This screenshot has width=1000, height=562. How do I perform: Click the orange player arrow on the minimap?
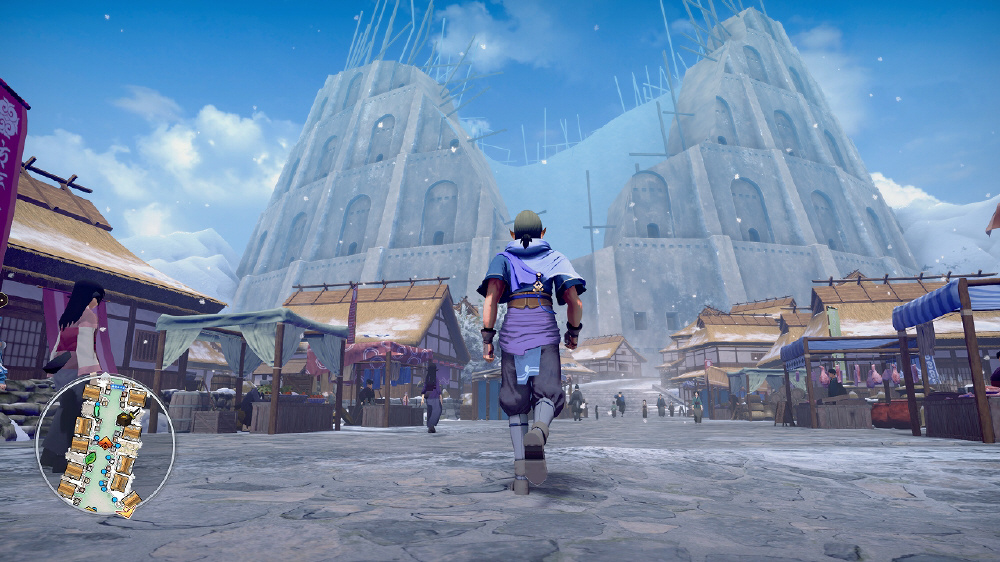tap(105, 442)
